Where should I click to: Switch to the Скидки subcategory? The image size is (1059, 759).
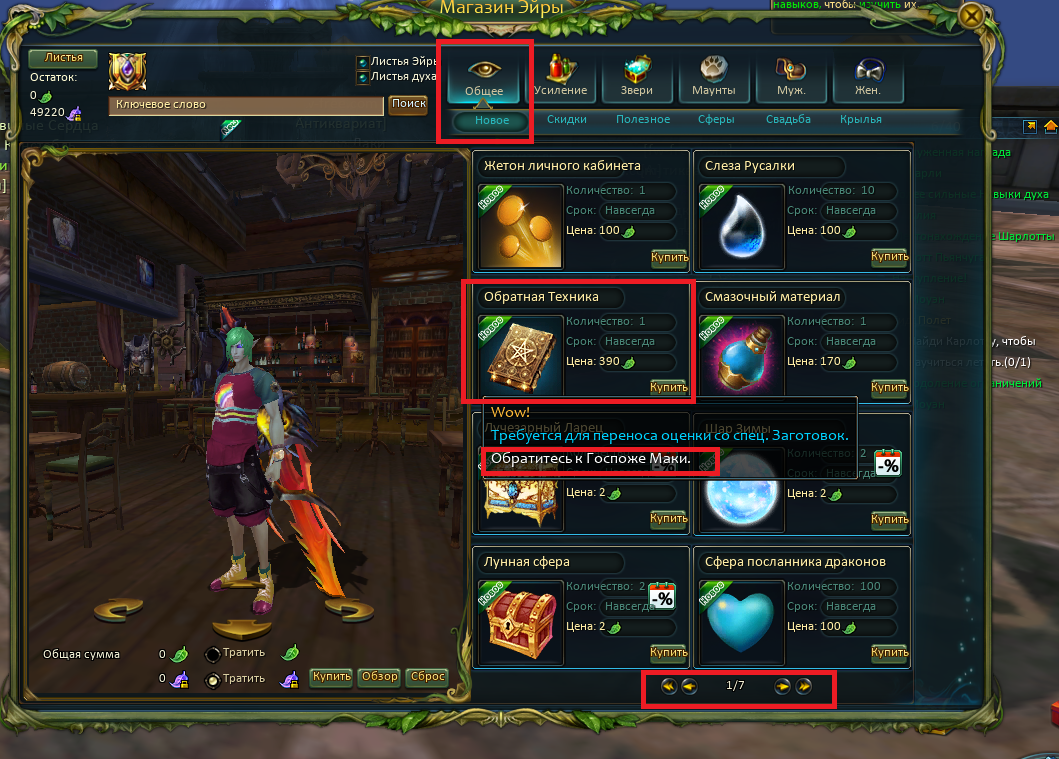[567, 120]
